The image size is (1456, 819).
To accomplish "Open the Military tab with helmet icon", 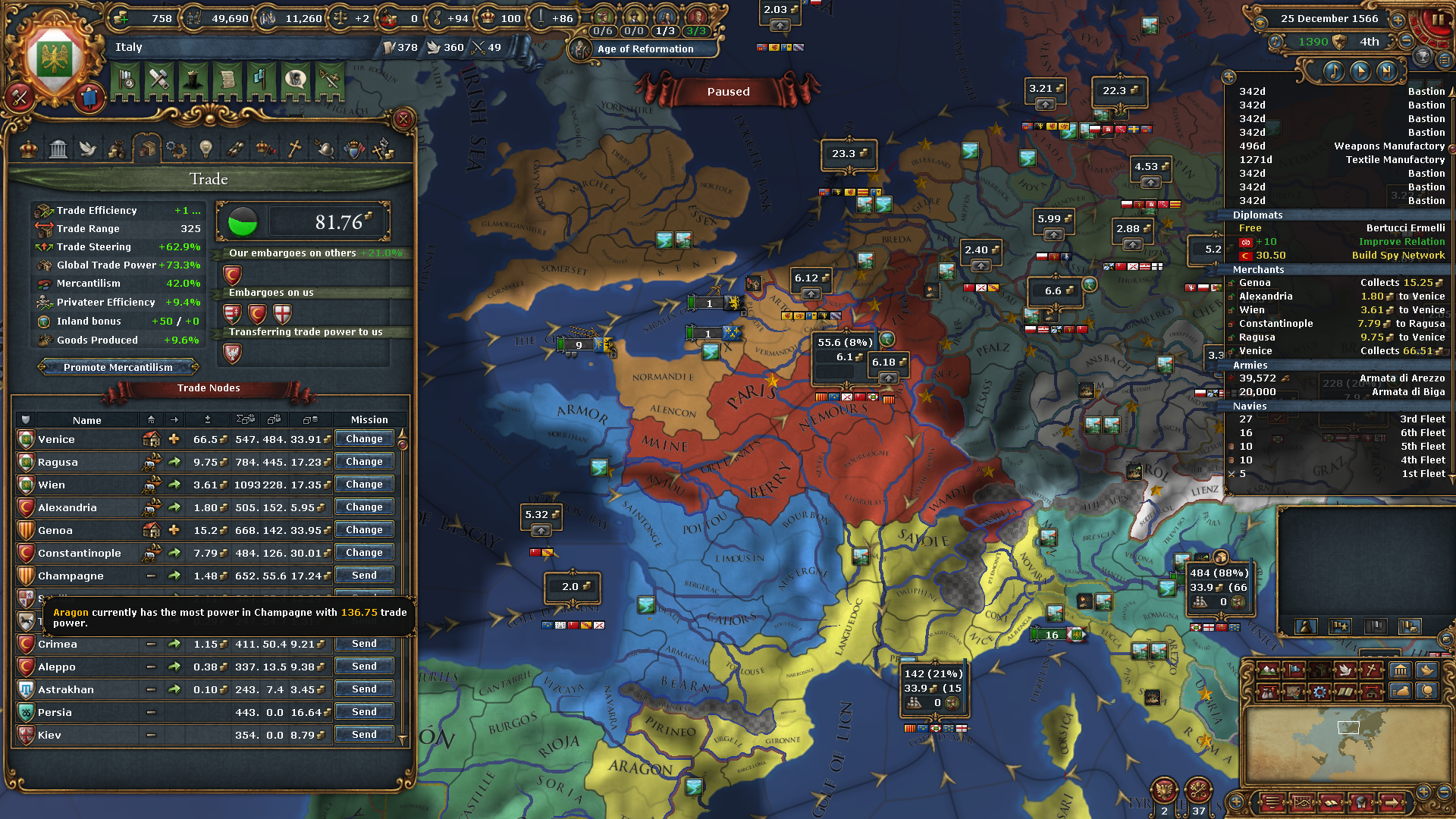I will click(326, 149).
